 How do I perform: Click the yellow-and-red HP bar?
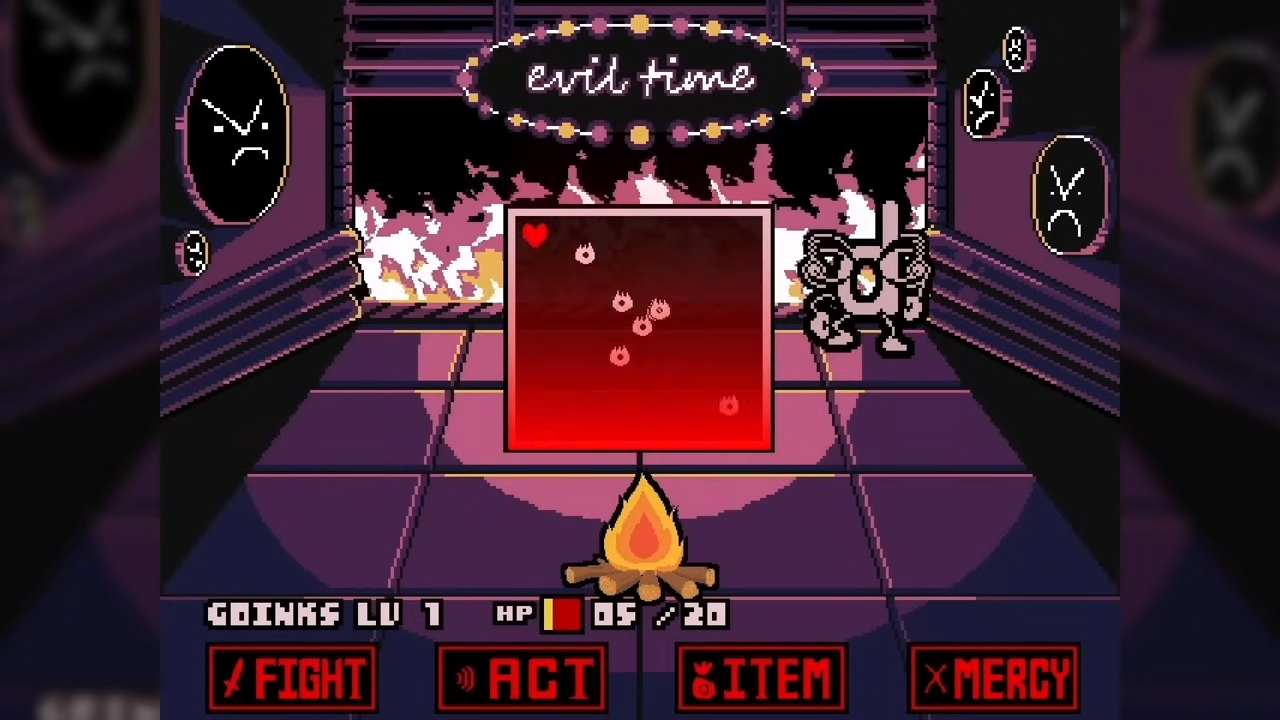click(563, 615)
